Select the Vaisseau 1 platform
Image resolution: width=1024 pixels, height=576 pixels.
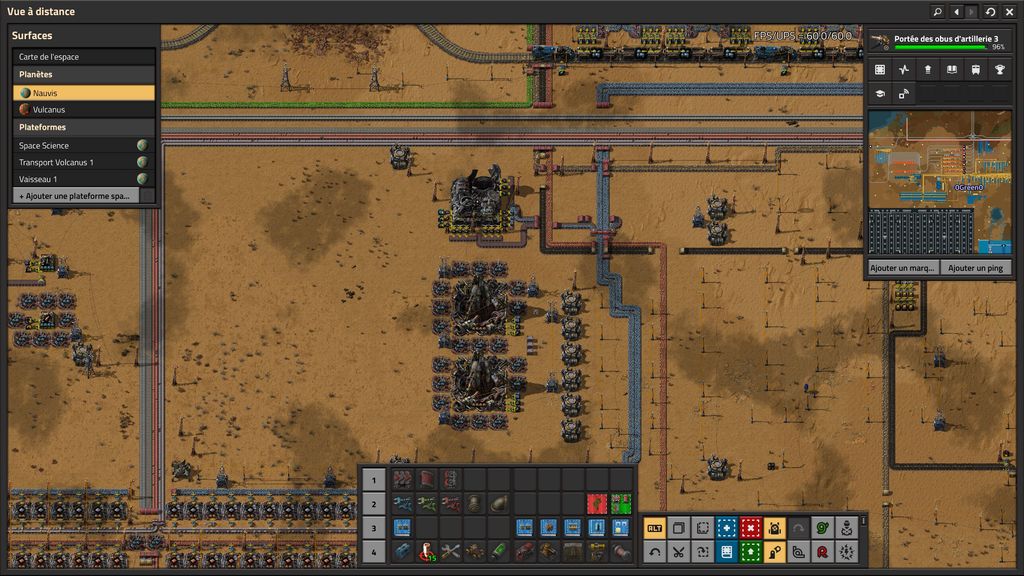tap(76, 178)
